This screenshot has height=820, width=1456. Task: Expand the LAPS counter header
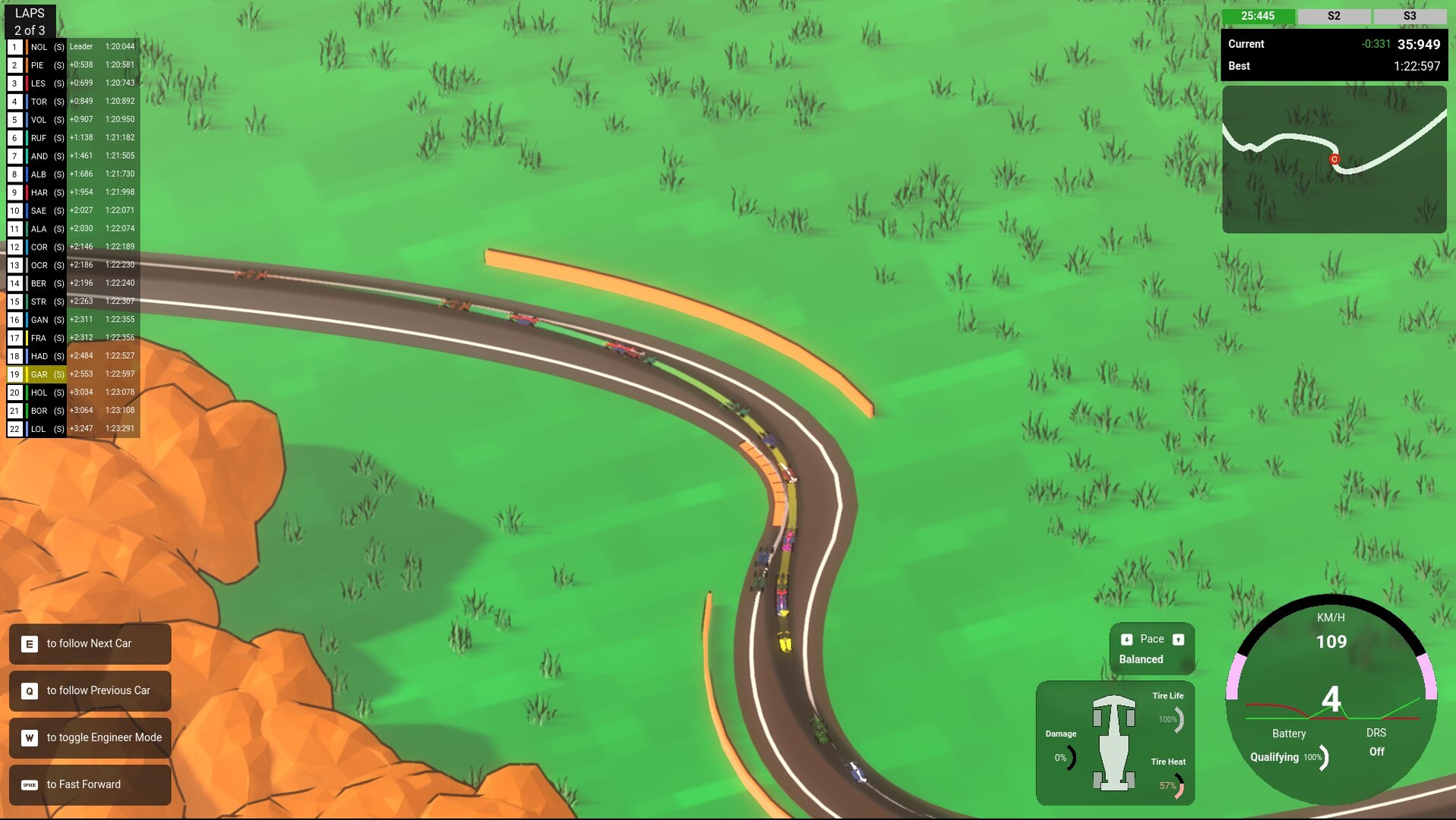[29, 20]
